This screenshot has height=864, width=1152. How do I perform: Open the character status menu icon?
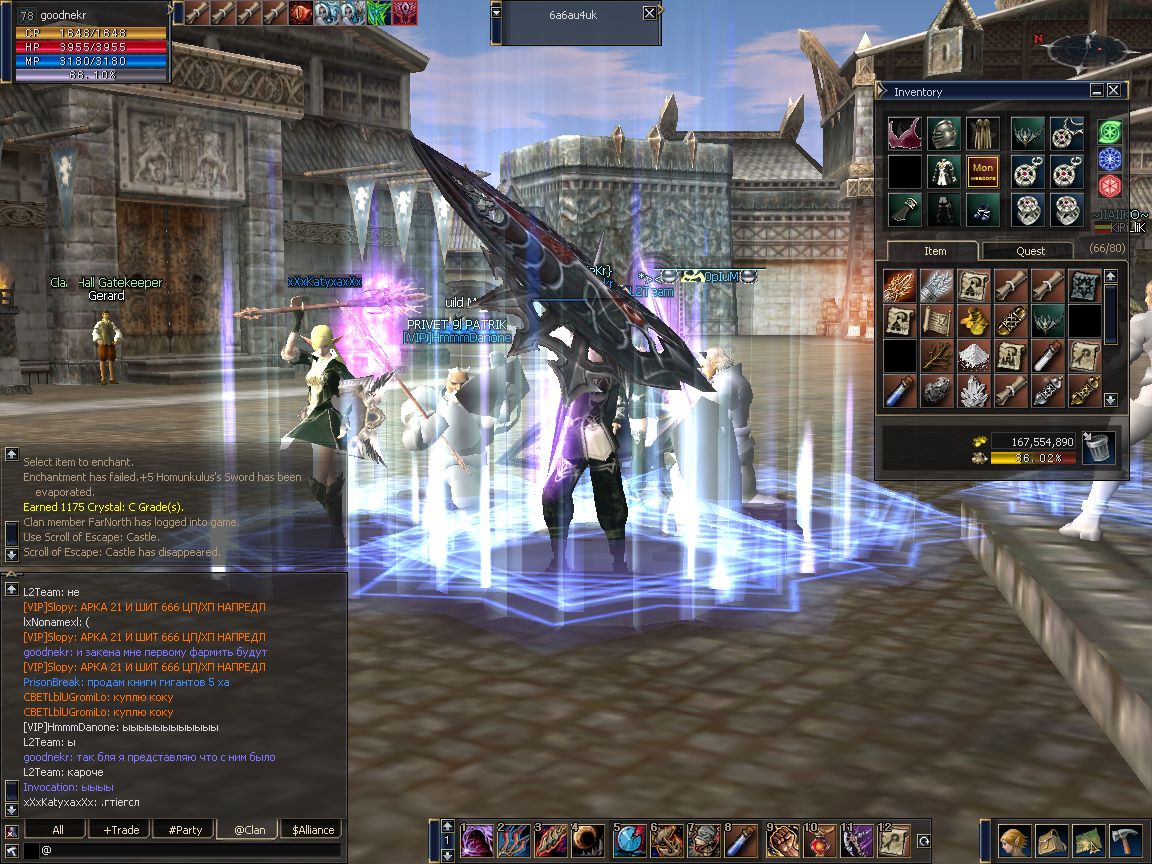pos(1012,840)
